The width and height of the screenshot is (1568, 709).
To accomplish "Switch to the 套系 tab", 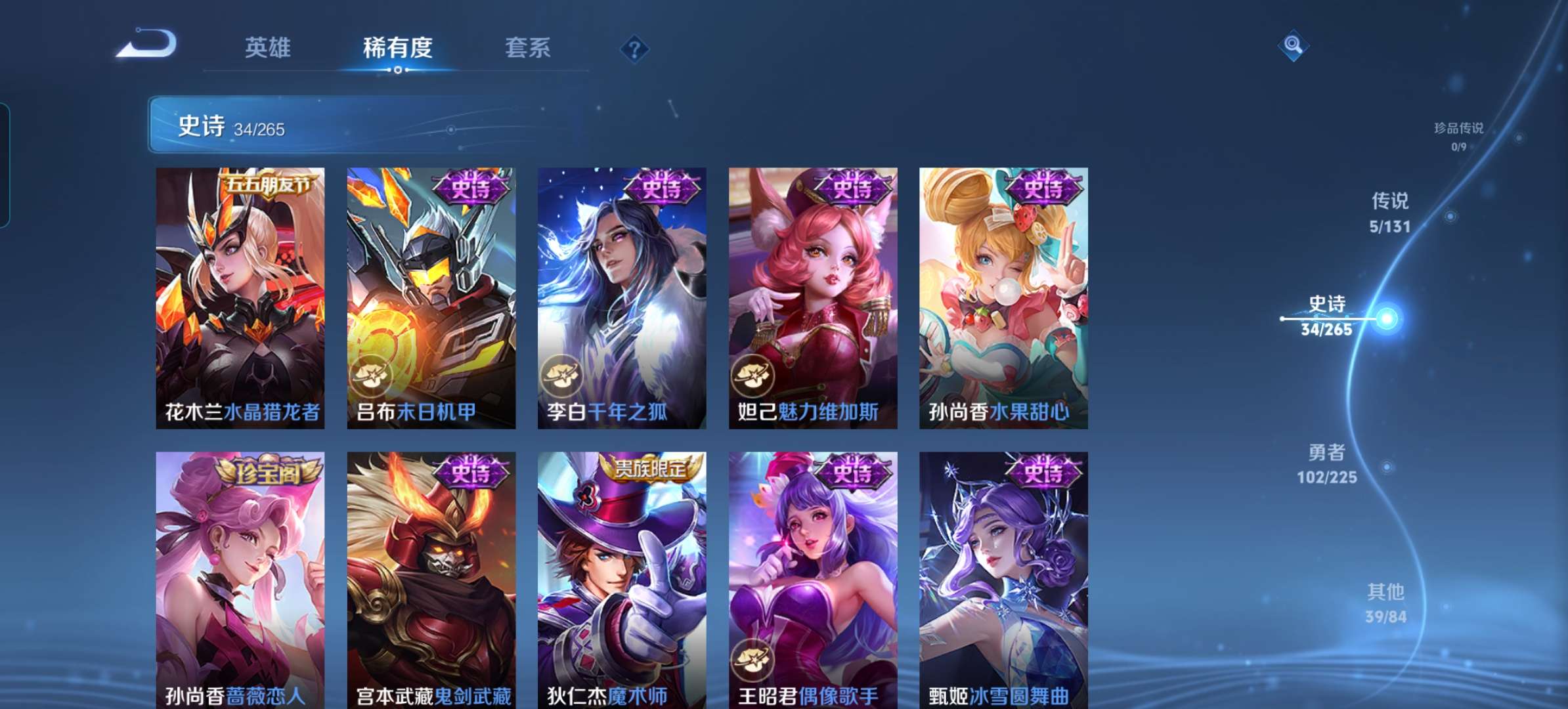I will tap(527, 47).
